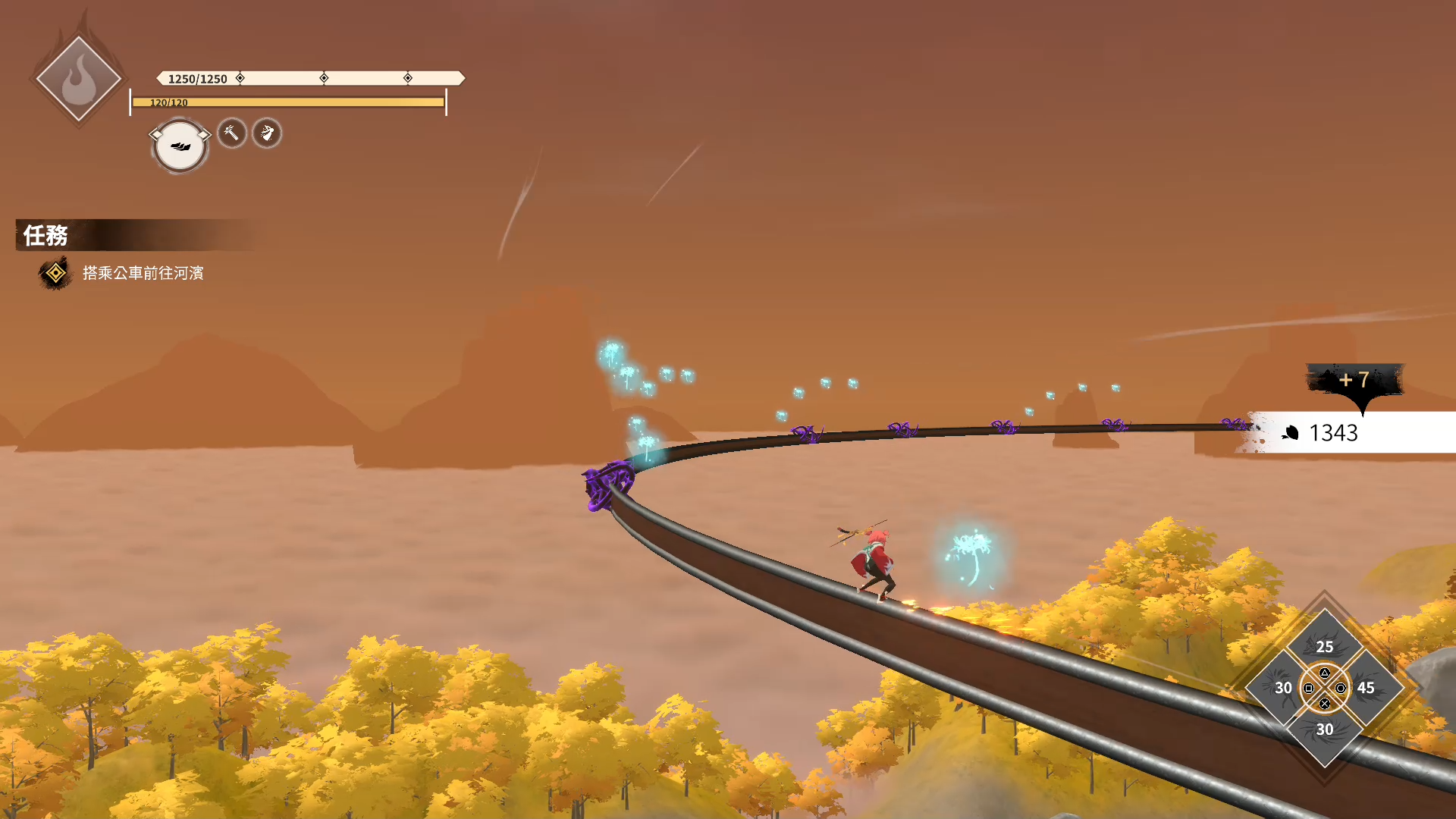This screenshot has width=1456, height=819.
Task: Activate the skill diamond showing 25
Action: (x=1324, y=643)
